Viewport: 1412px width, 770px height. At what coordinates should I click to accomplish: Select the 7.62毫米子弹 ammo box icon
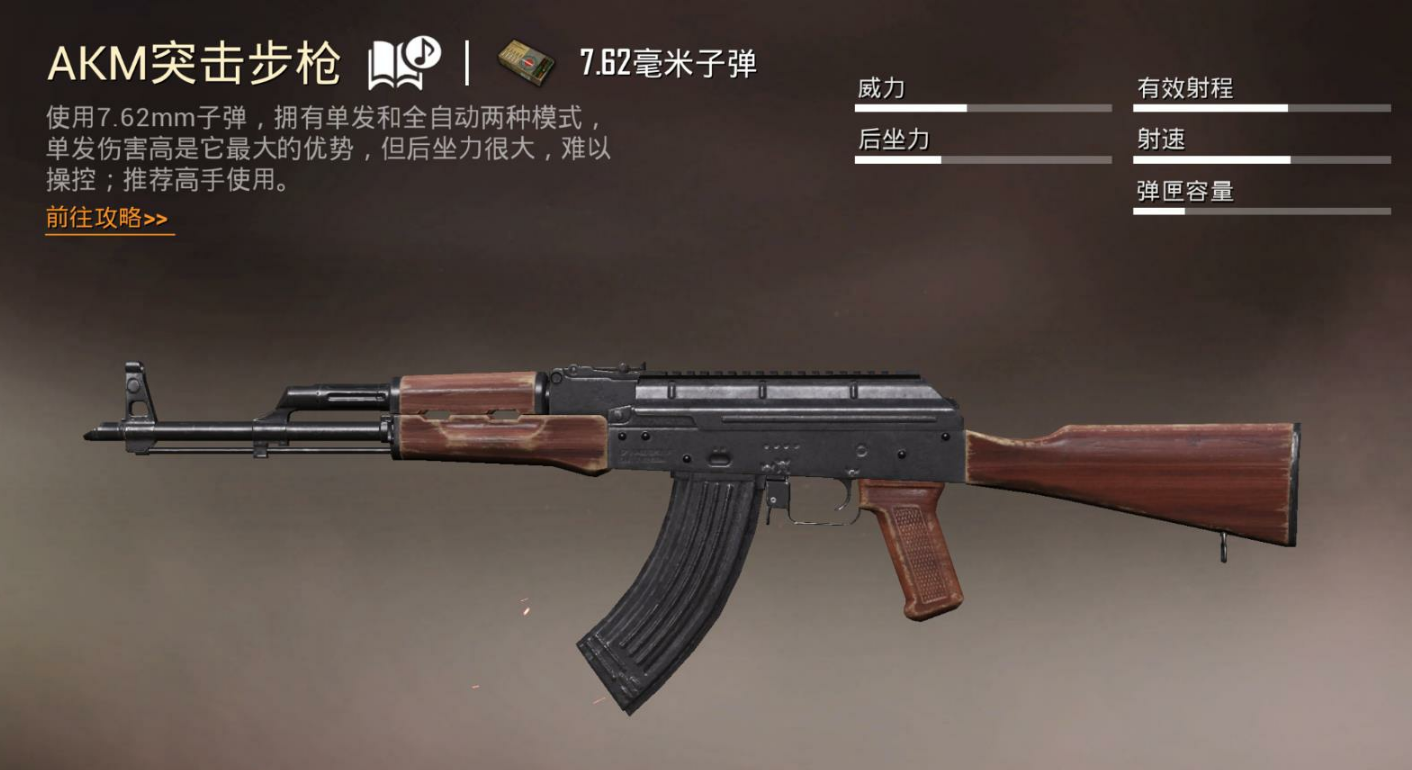click(x=527, y=63)
